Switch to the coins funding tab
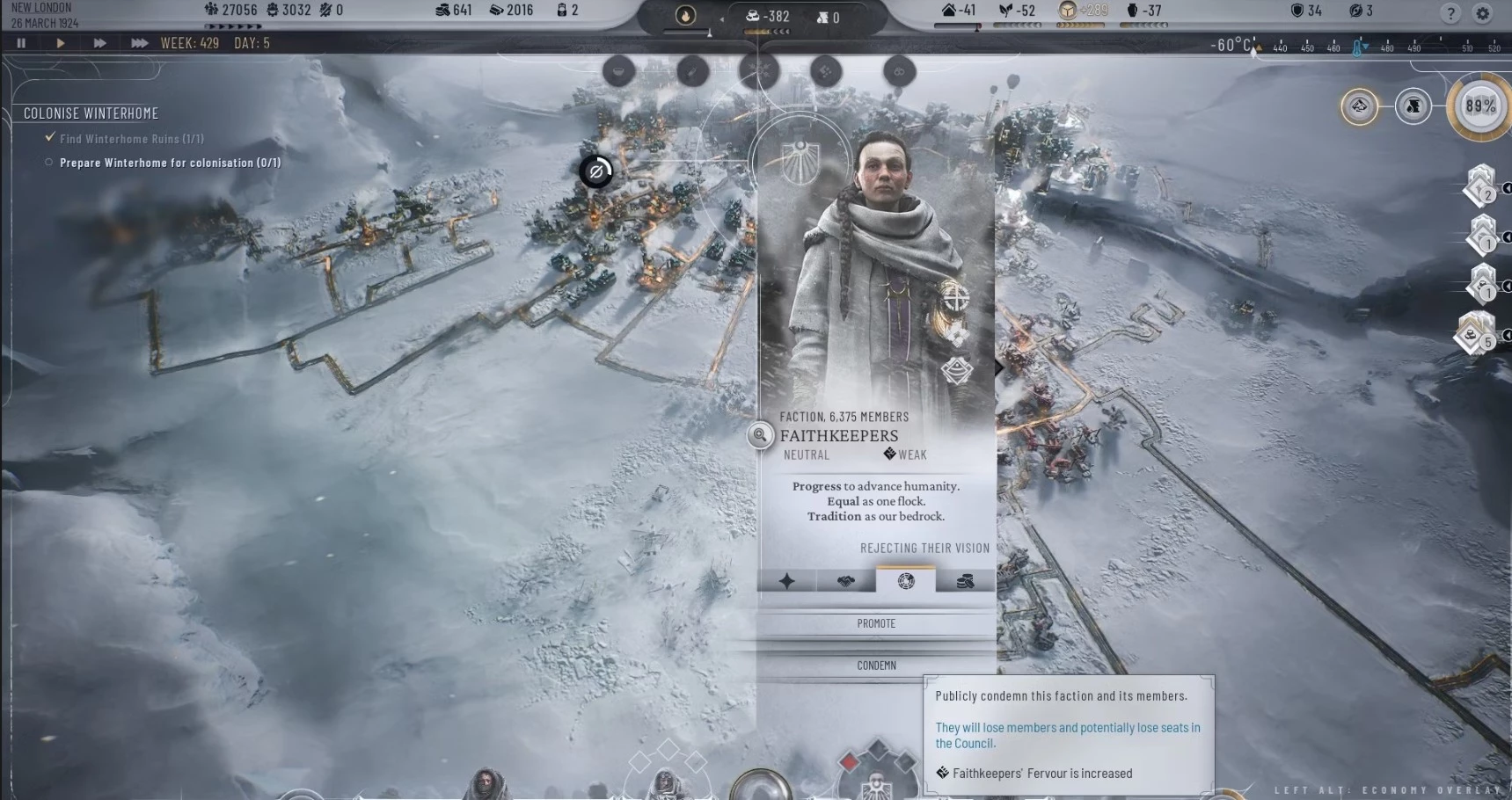The width and height of the screenshot is (1512, 800). point(965,580)
